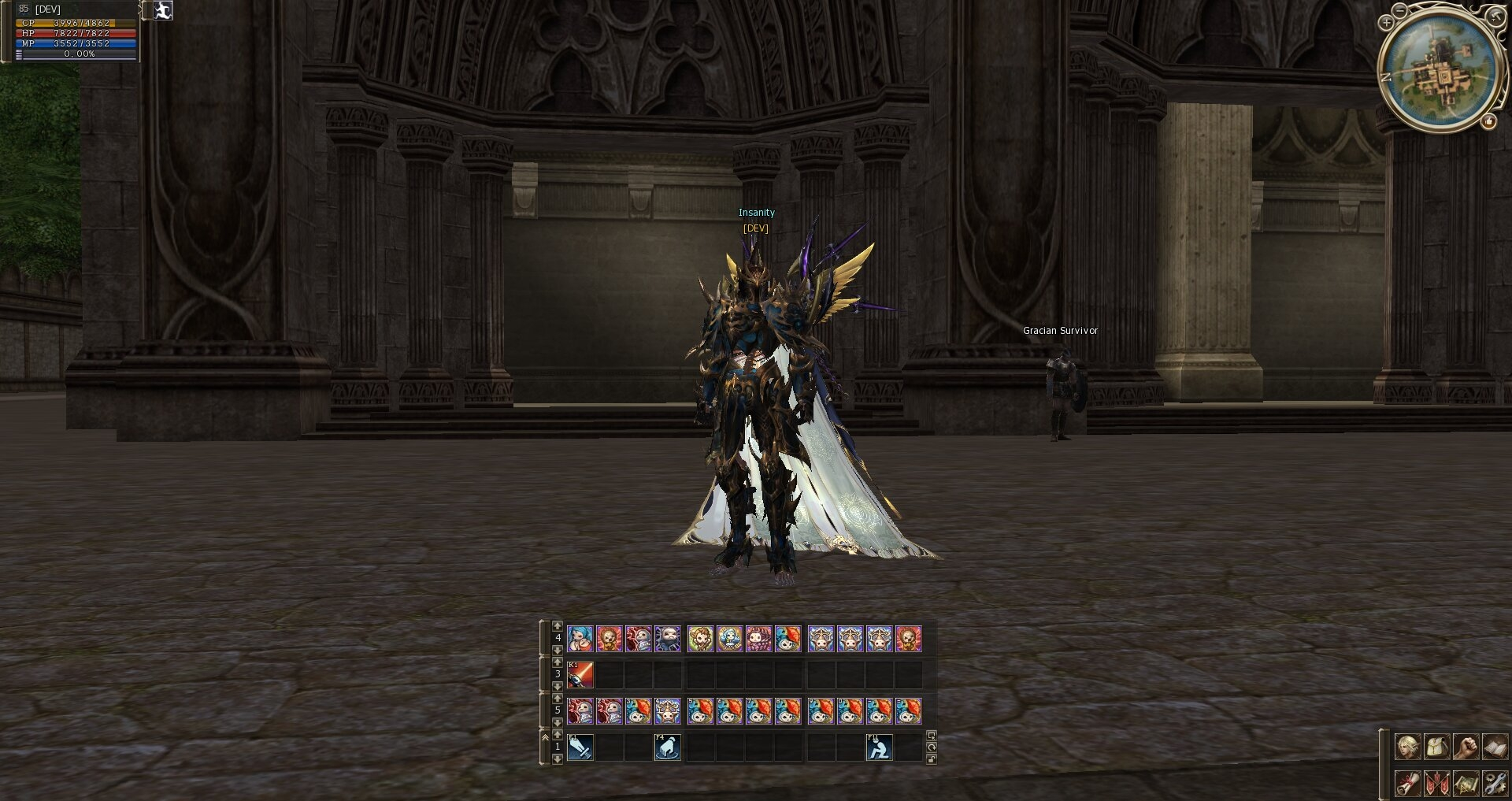Viewport: 1512px width, 801px height.
Task: Open the character status portrait menu
Action: point(1407,746)
